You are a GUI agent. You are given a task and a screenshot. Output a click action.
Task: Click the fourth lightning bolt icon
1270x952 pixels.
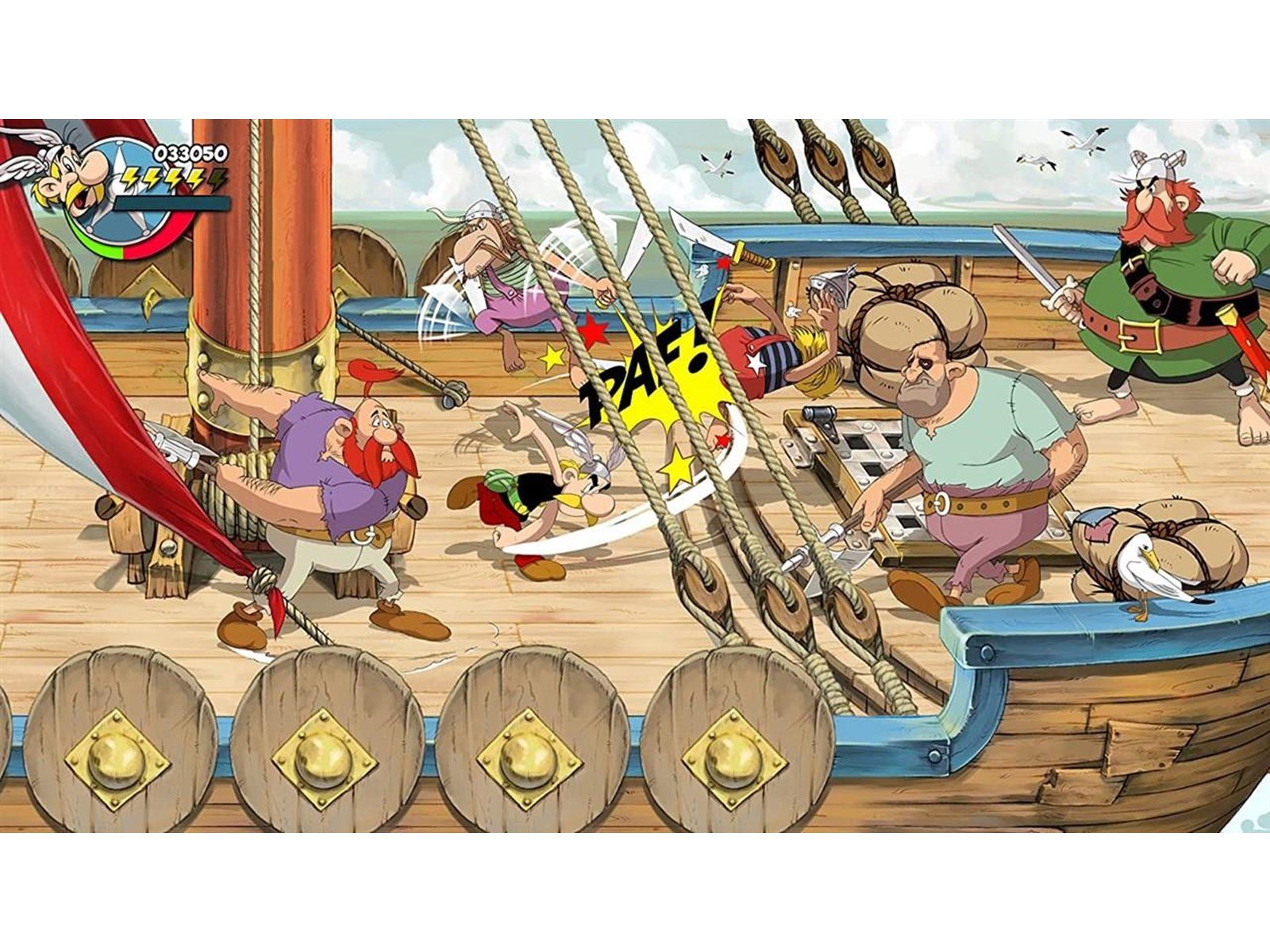coord(195,179)
